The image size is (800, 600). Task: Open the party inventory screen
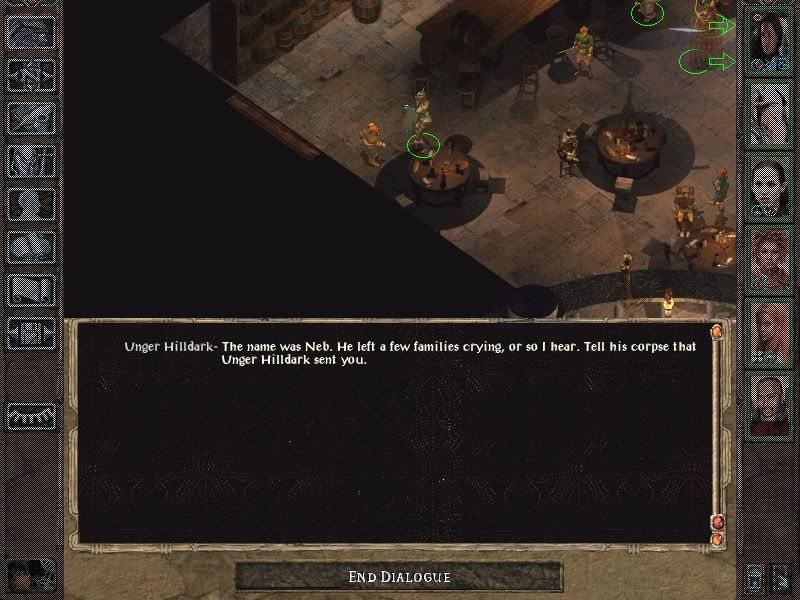30,162
